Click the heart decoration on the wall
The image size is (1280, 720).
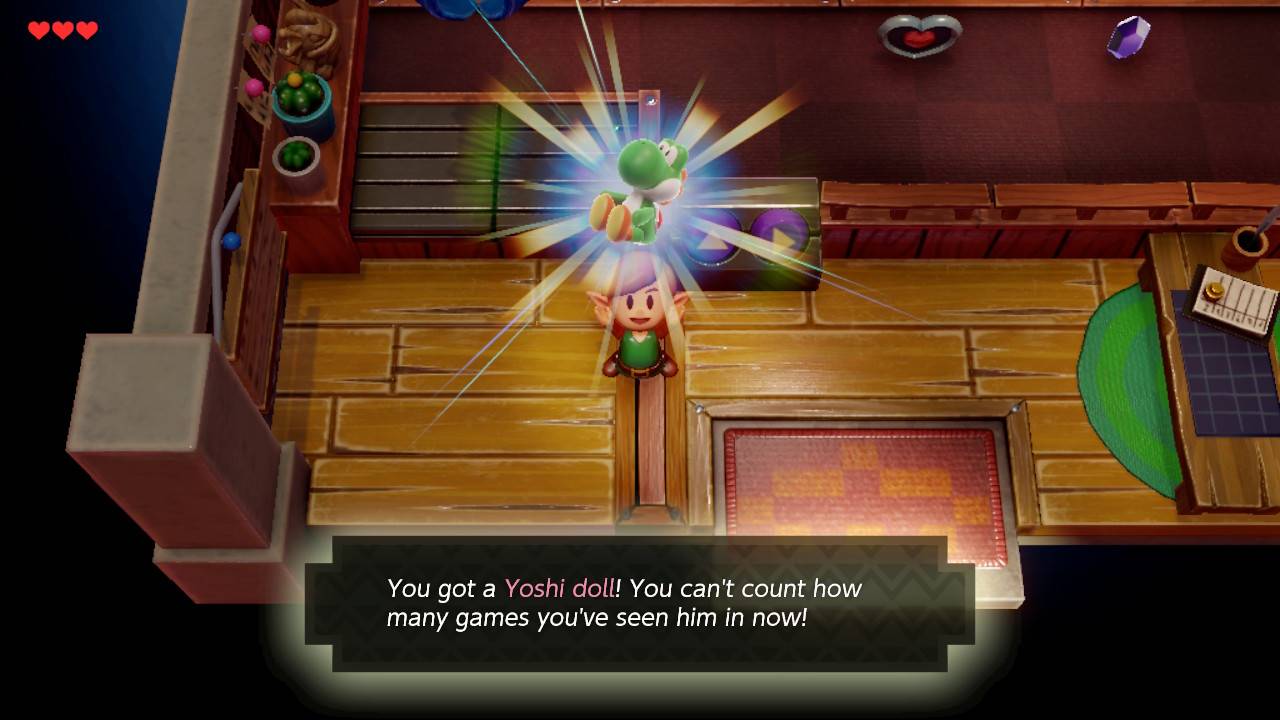click(922, 38)
